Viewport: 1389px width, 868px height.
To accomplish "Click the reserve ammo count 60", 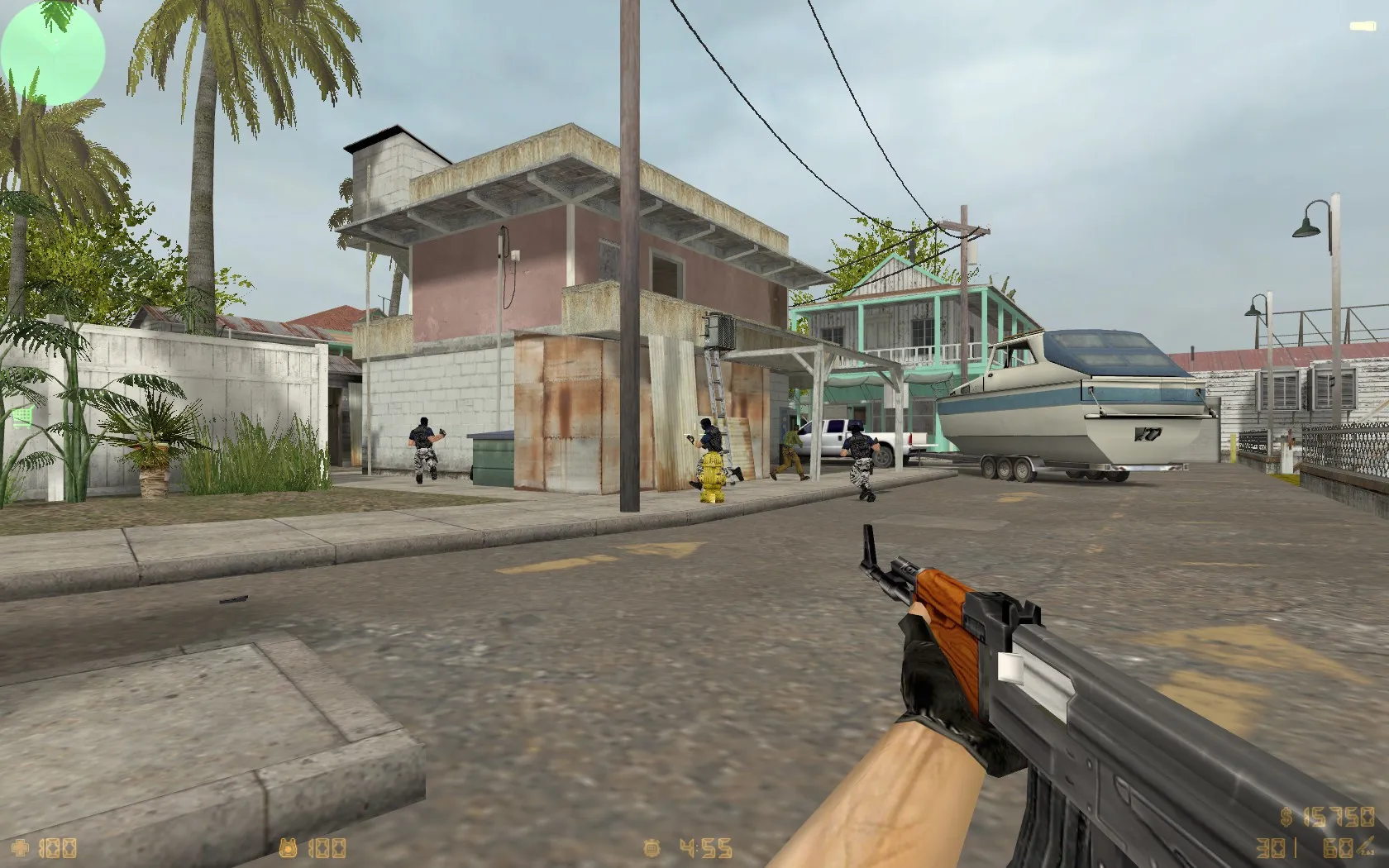I will click(1335, 849).
